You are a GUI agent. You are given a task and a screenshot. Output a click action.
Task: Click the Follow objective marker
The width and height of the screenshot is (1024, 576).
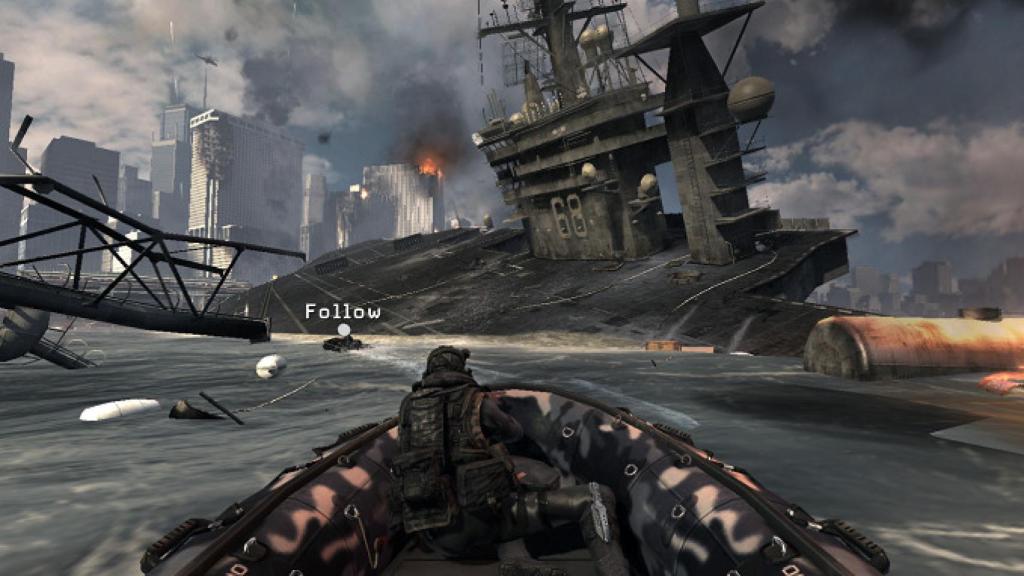click(344, 329)
